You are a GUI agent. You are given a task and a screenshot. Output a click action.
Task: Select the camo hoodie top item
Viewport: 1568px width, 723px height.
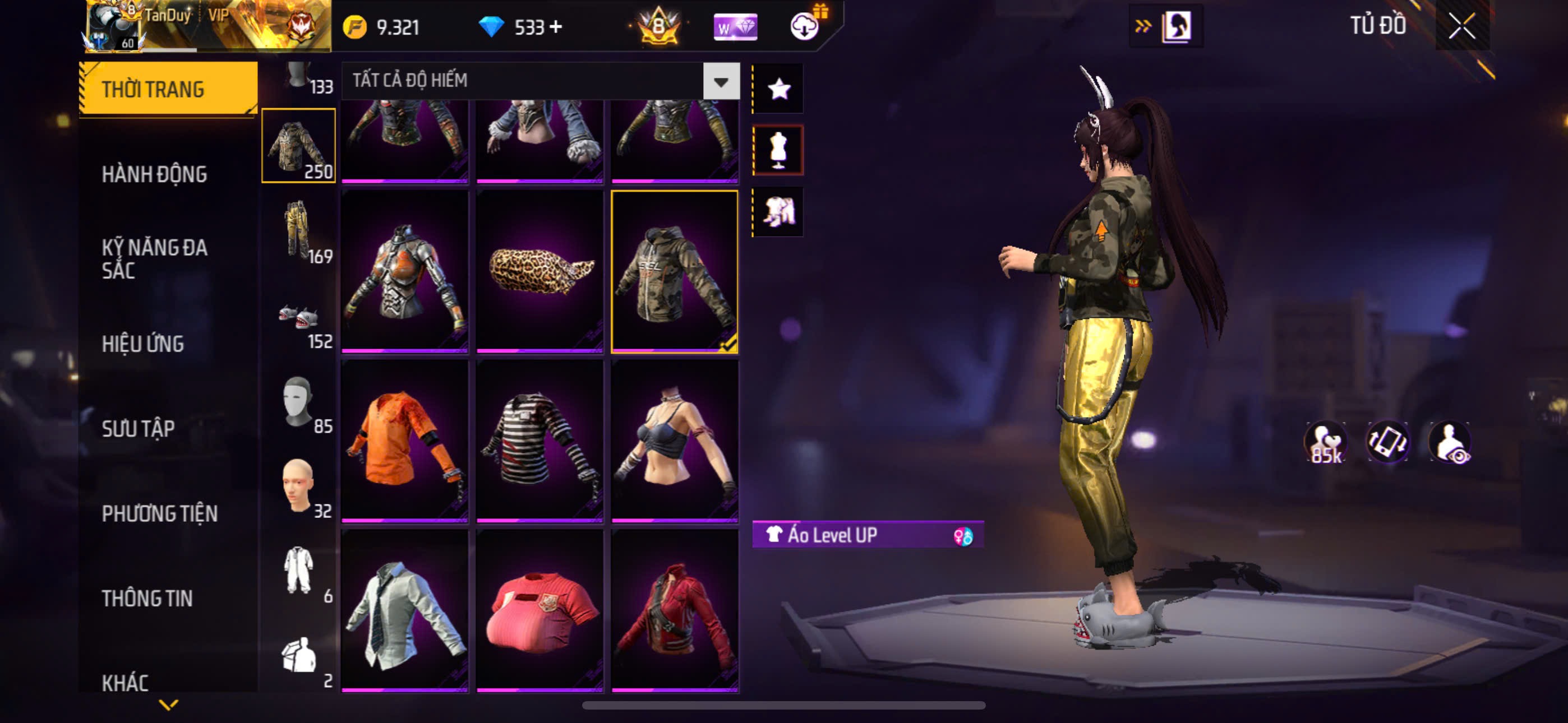point(675,271)
